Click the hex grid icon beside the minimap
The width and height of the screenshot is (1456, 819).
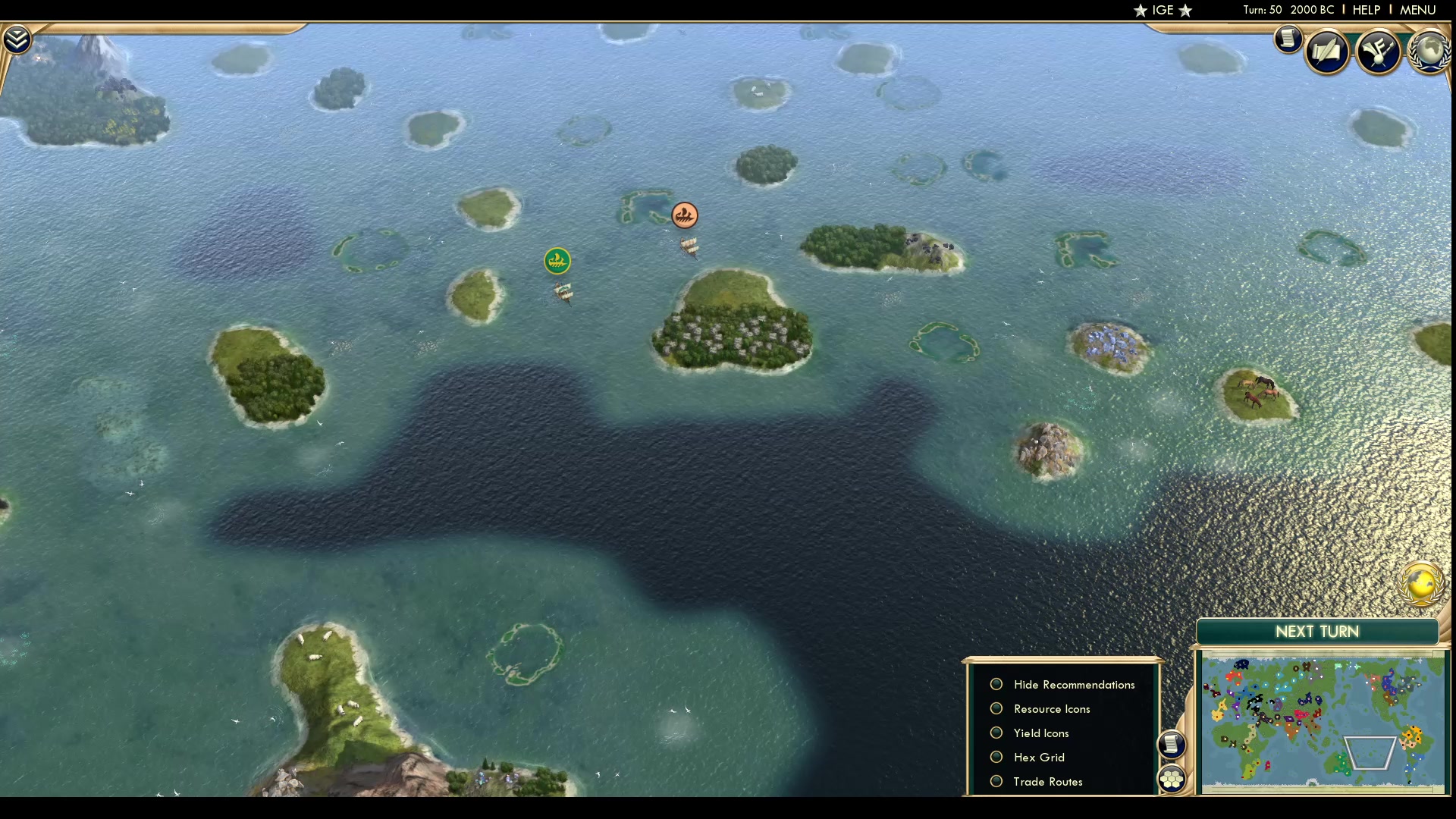1172,777
